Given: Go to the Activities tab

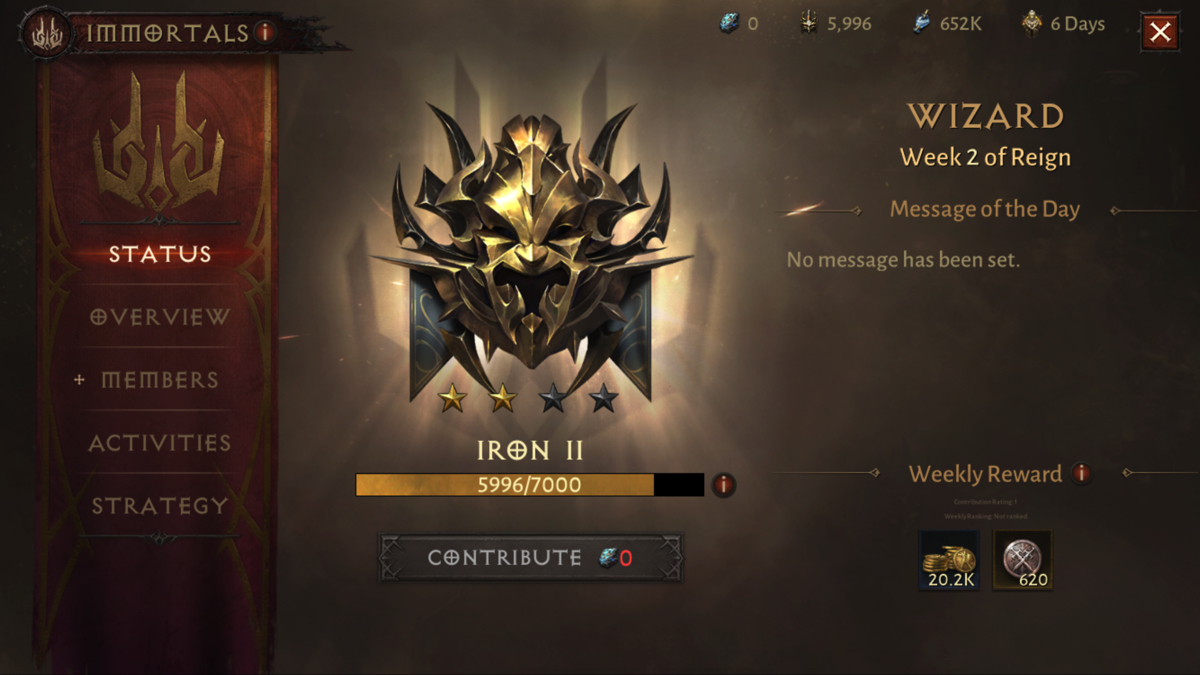Looking at the screenshot, I should coord(160,443).
